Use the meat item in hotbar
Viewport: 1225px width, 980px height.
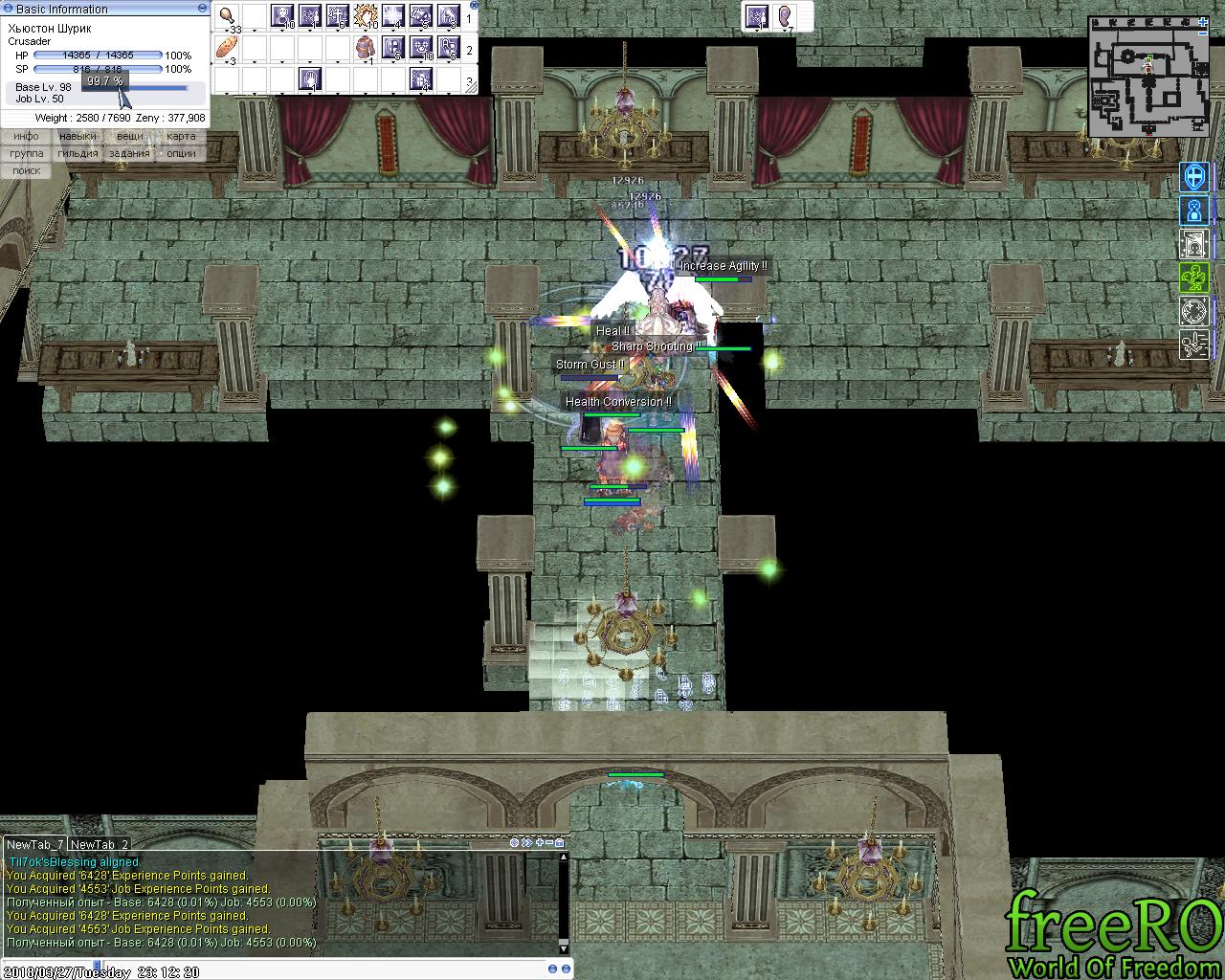coord(228,16)
